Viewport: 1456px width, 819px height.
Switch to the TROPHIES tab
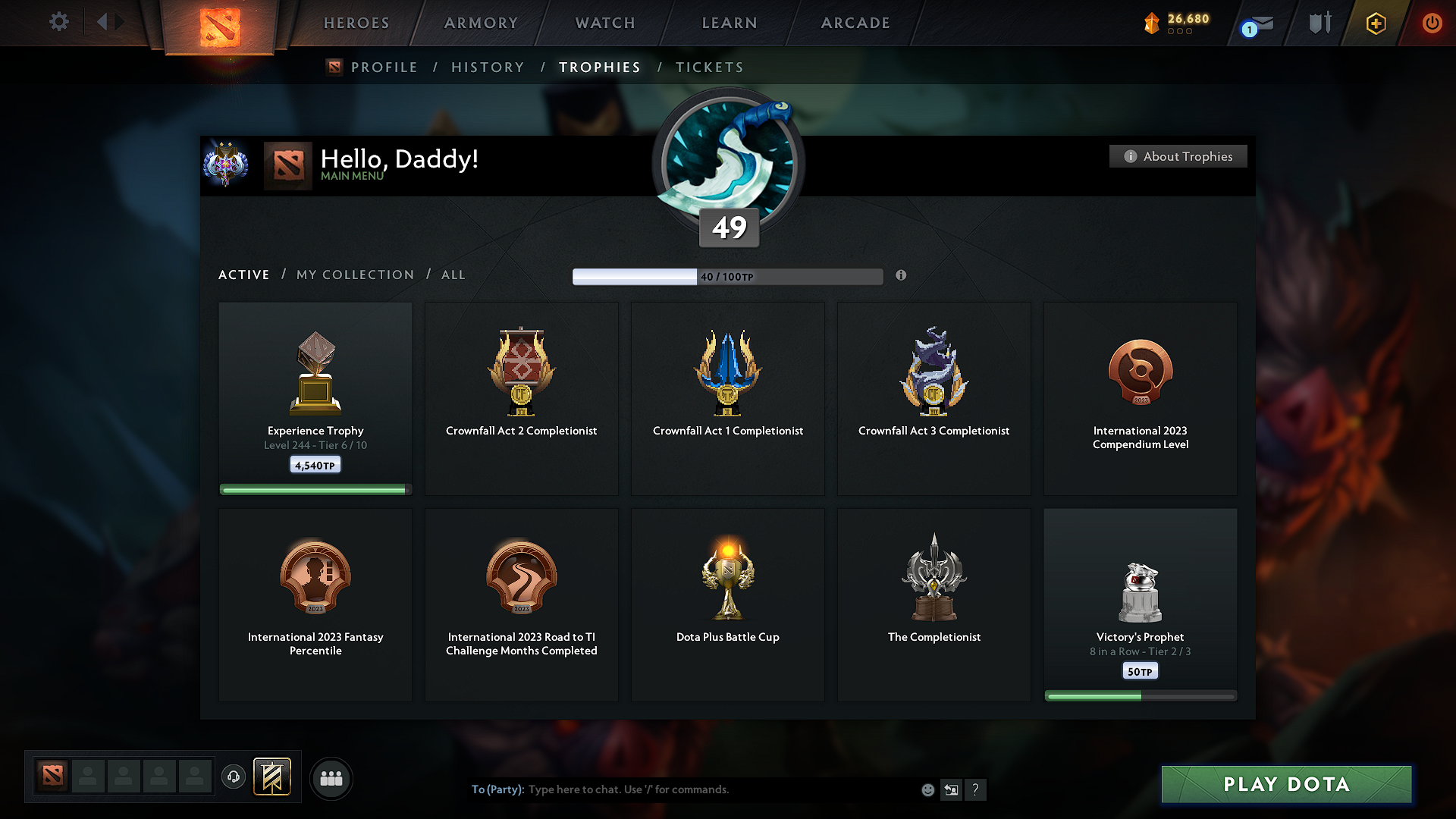(599, 67)
